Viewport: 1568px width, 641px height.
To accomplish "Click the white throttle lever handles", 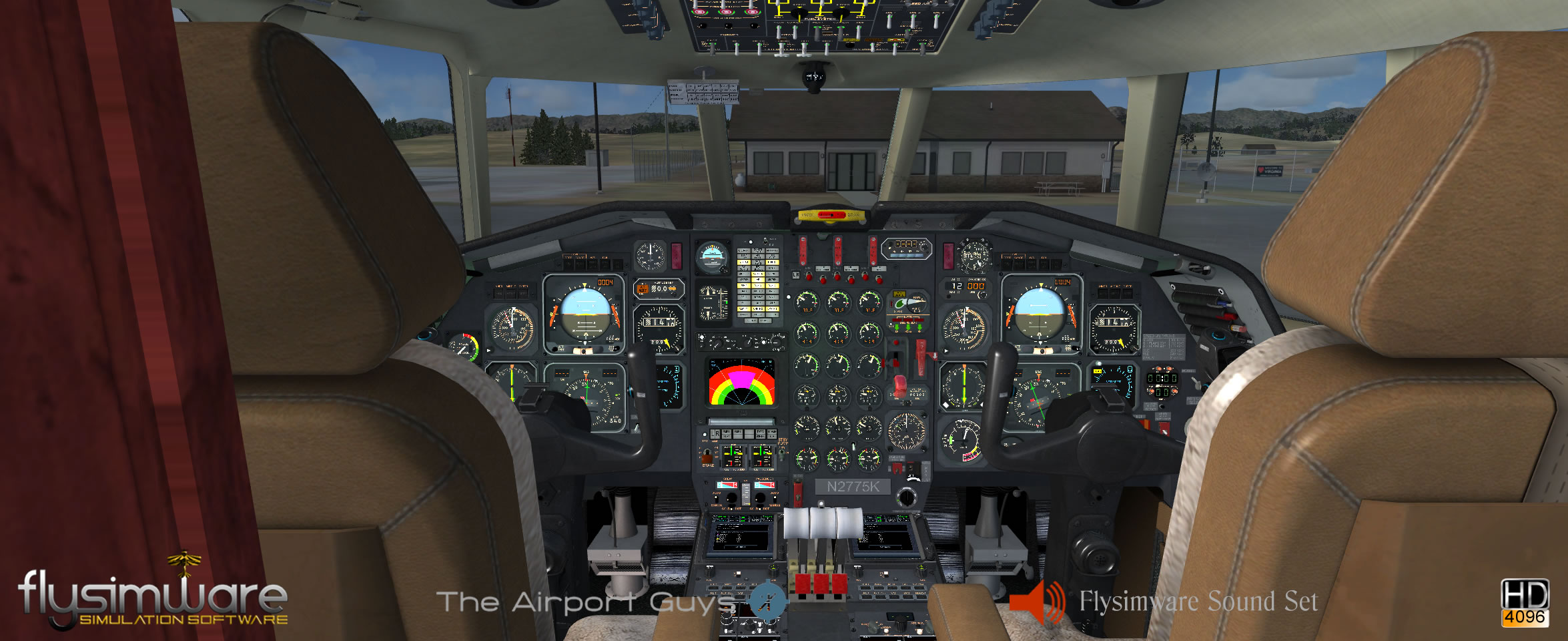I will pos(823,523).
